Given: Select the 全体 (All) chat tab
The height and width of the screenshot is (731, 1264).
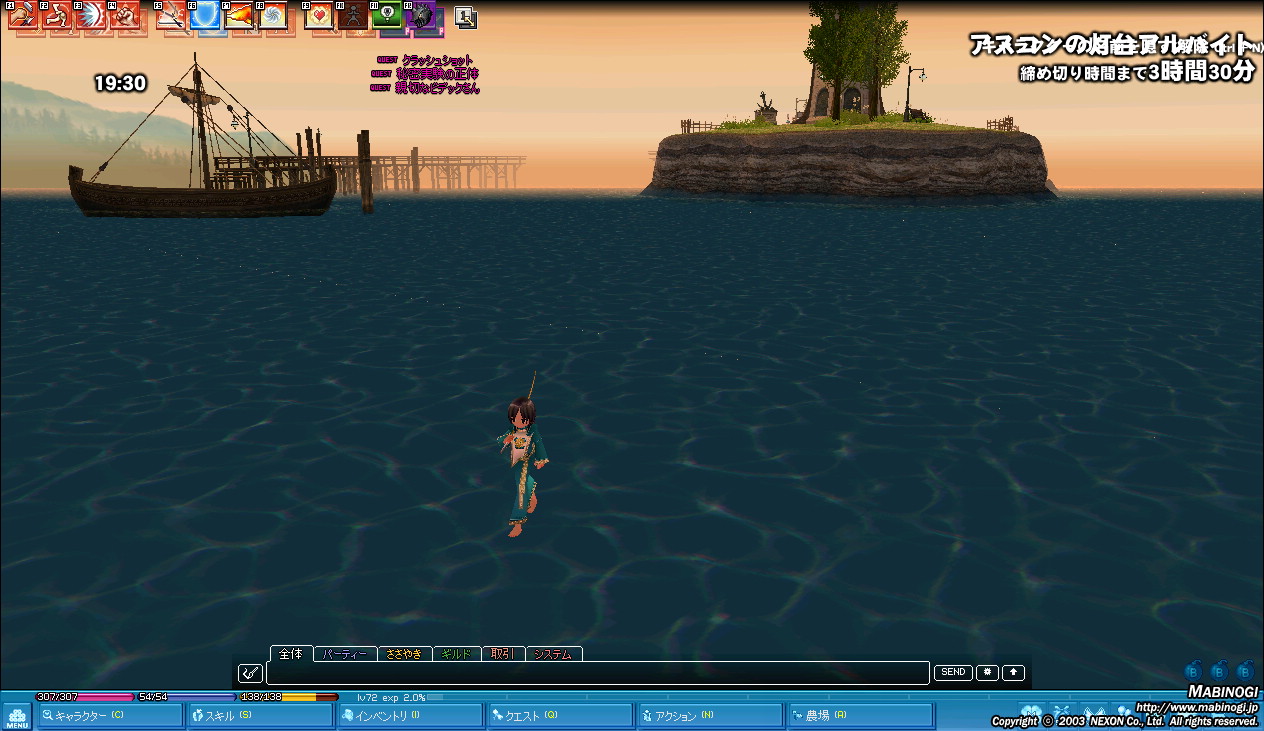Looking at the screenshot, I should pyautogui.click(x=291, y=653).
